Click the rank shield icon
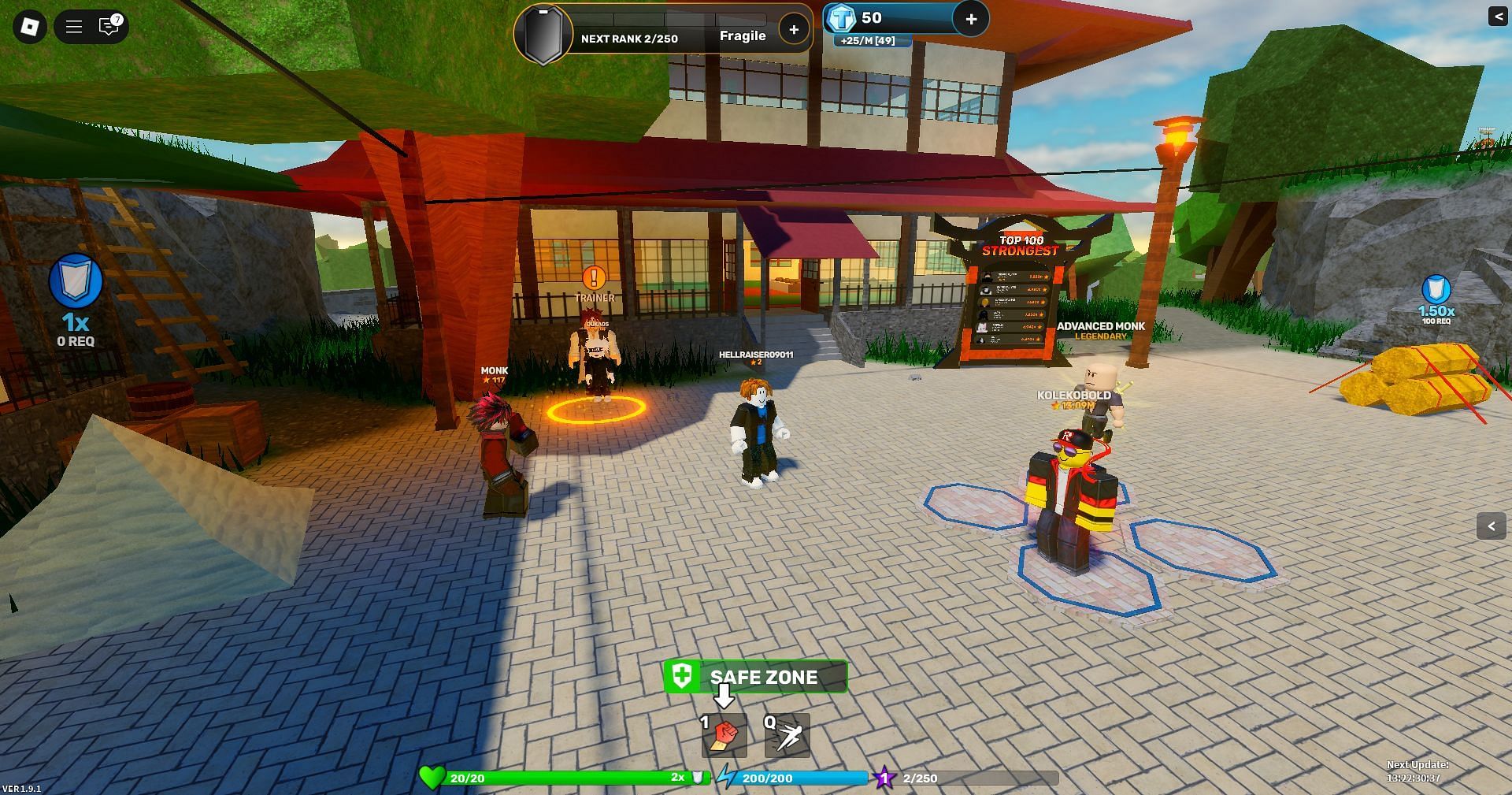Viewport: 1512px width, 795px height. point(543,34)
